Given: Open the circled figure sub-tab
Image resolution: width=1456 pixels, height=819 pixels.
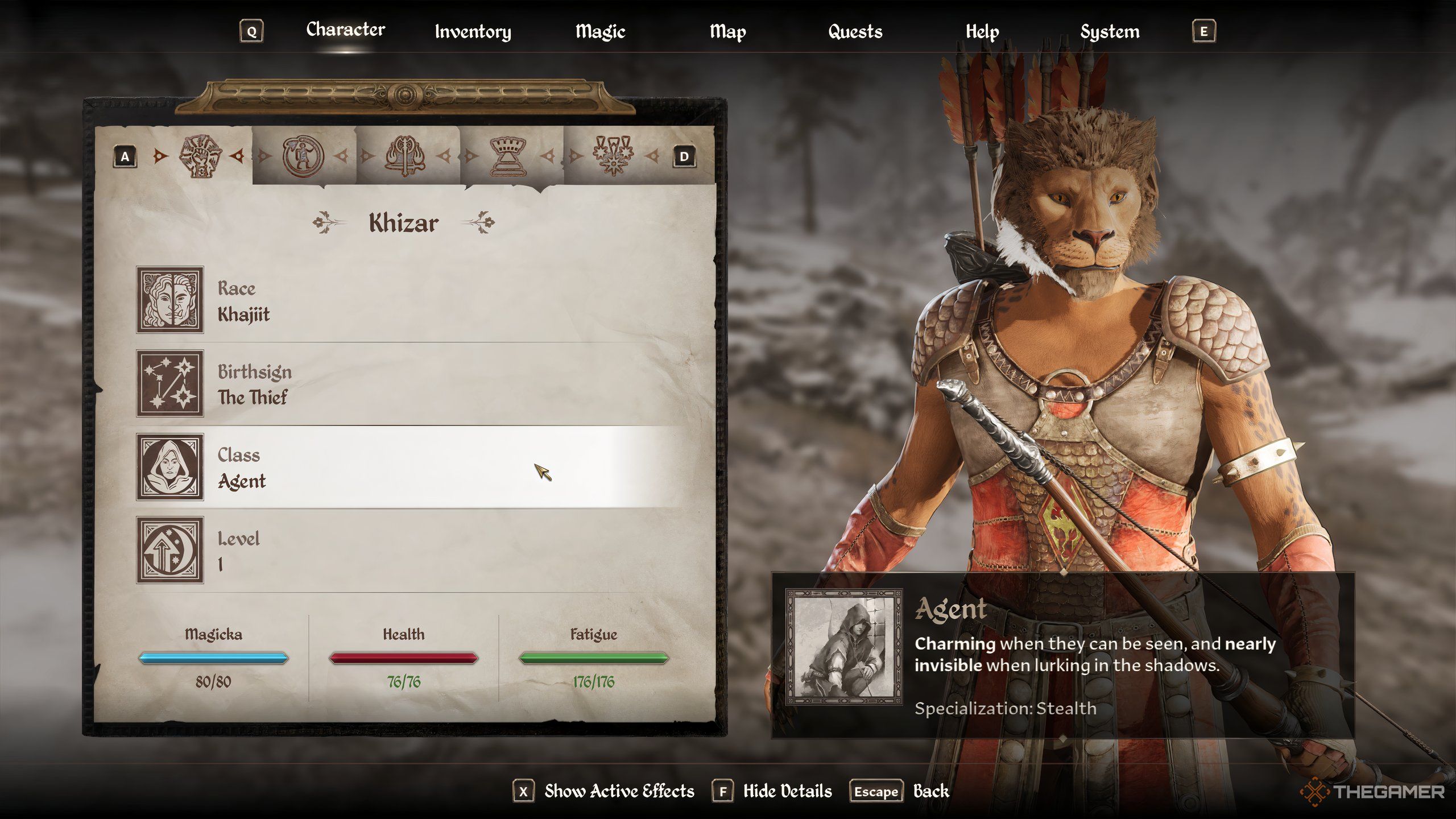Looking at the screenshot, I should [303, 156].
